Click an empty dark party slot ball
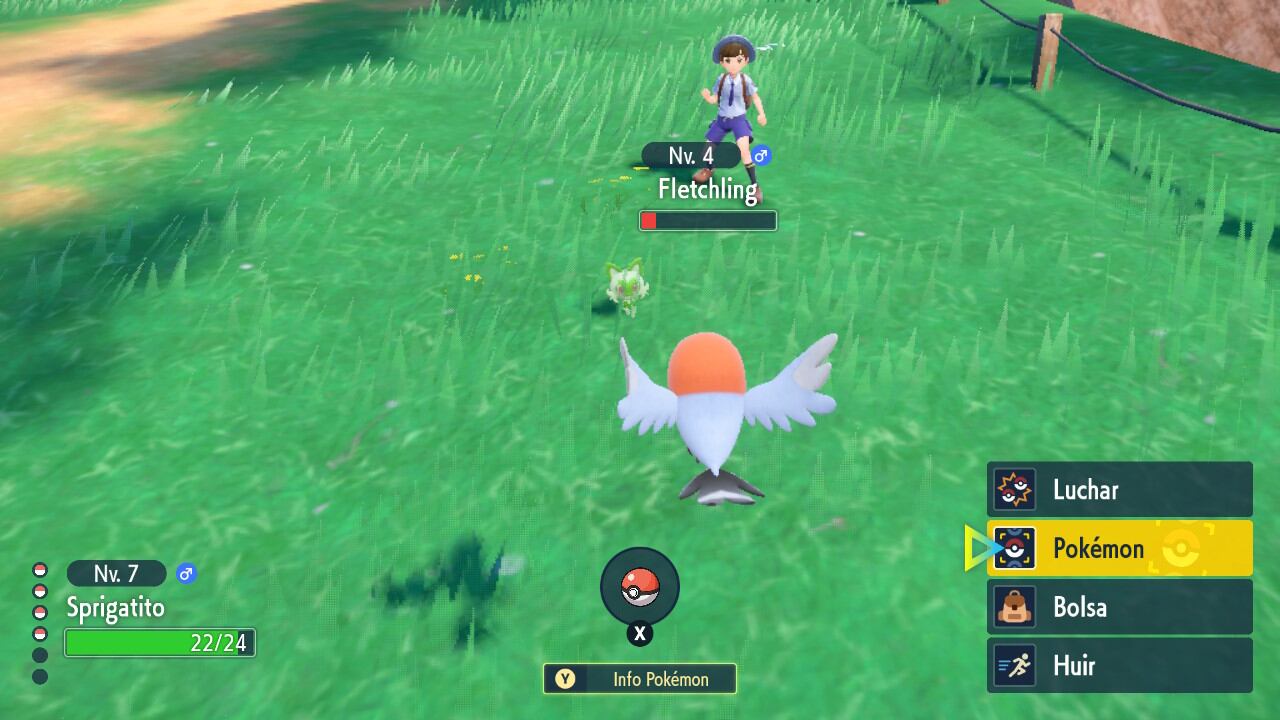This screenshot has height=720, width=1280. pos(40,653)
